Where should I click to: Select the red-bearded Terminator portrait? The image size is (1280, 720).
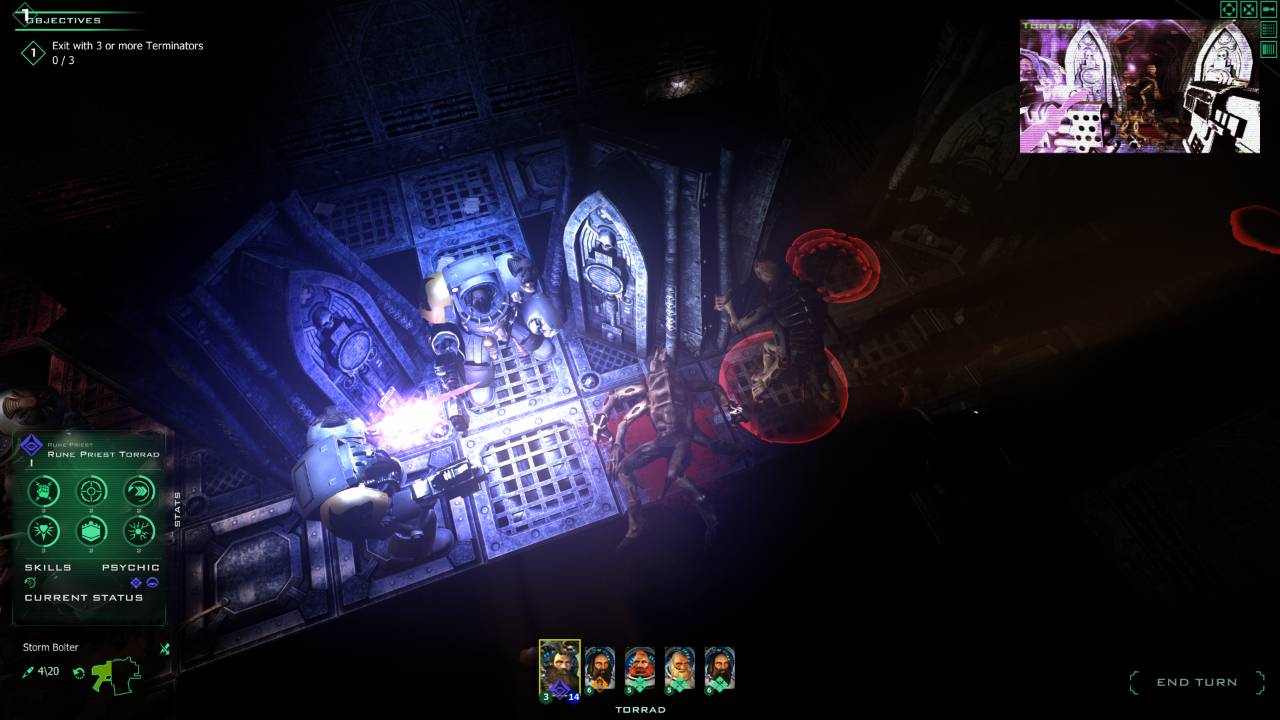(x=639, y=667)
